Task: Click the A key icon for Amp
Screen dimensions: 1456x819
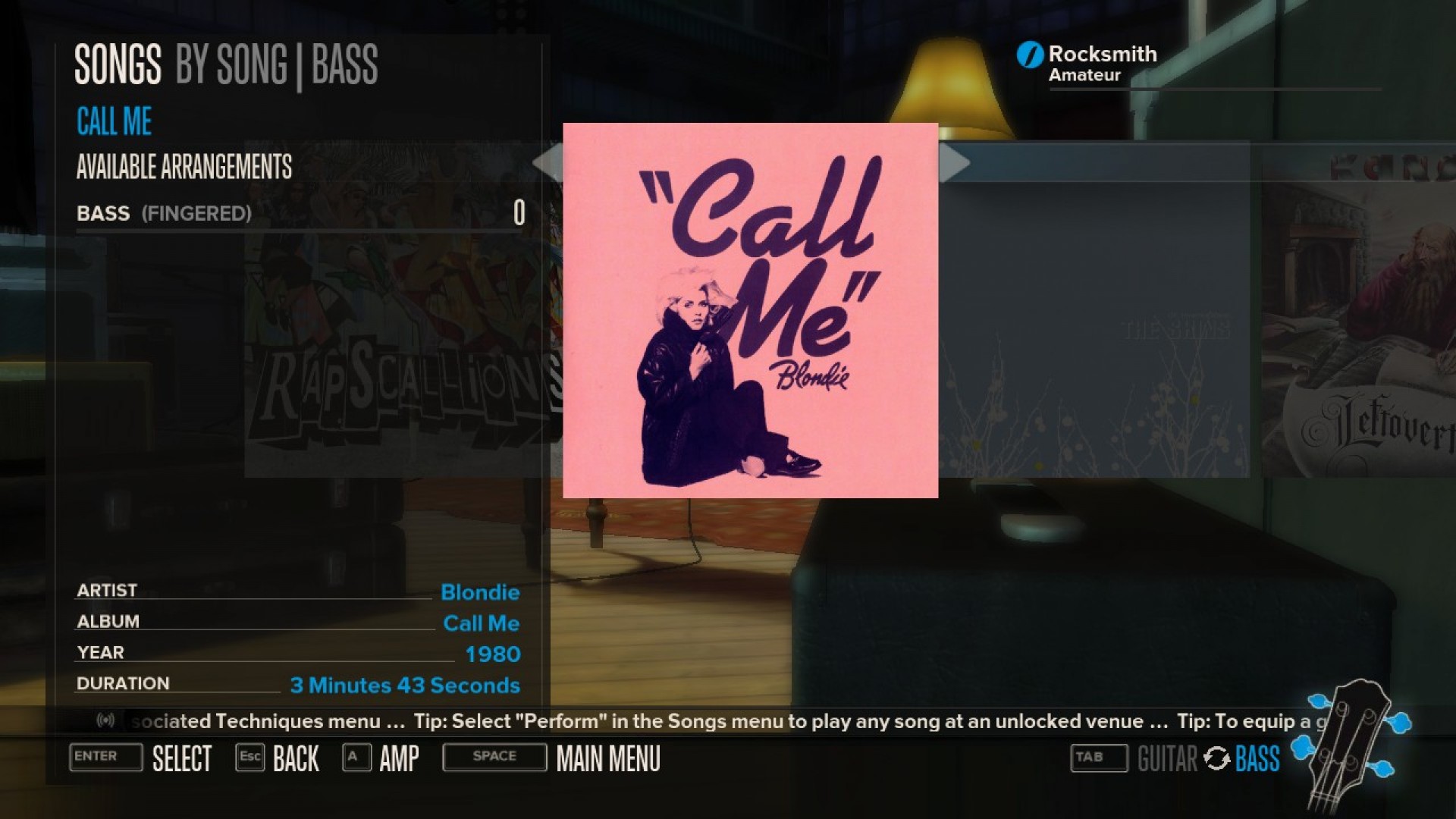Action: coord(353,757)
